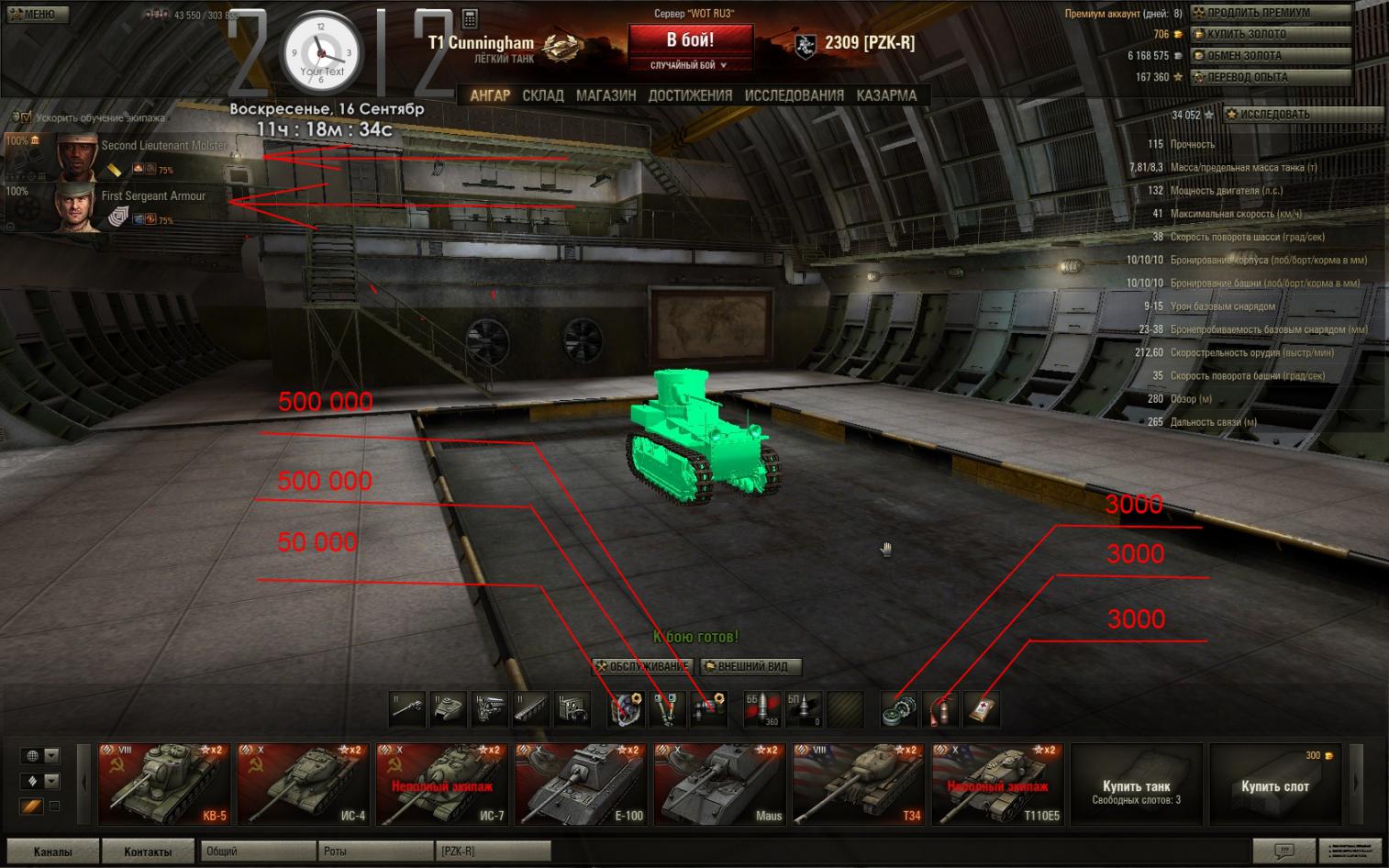Select the E-100 tank thumbnail

[x=581, y=785]
